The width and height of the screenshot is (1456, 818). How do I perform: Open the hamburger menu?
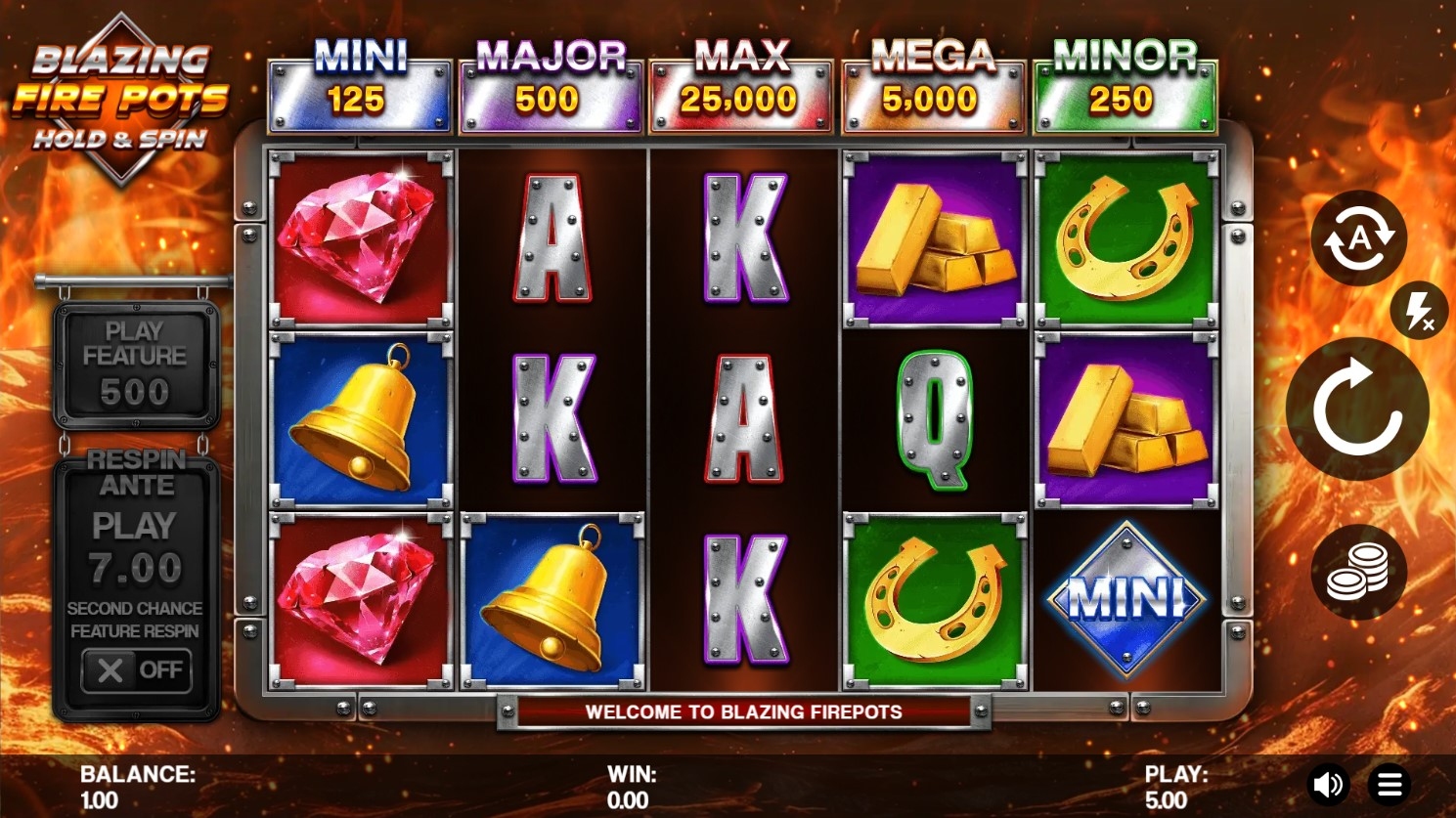(1390, 784)
